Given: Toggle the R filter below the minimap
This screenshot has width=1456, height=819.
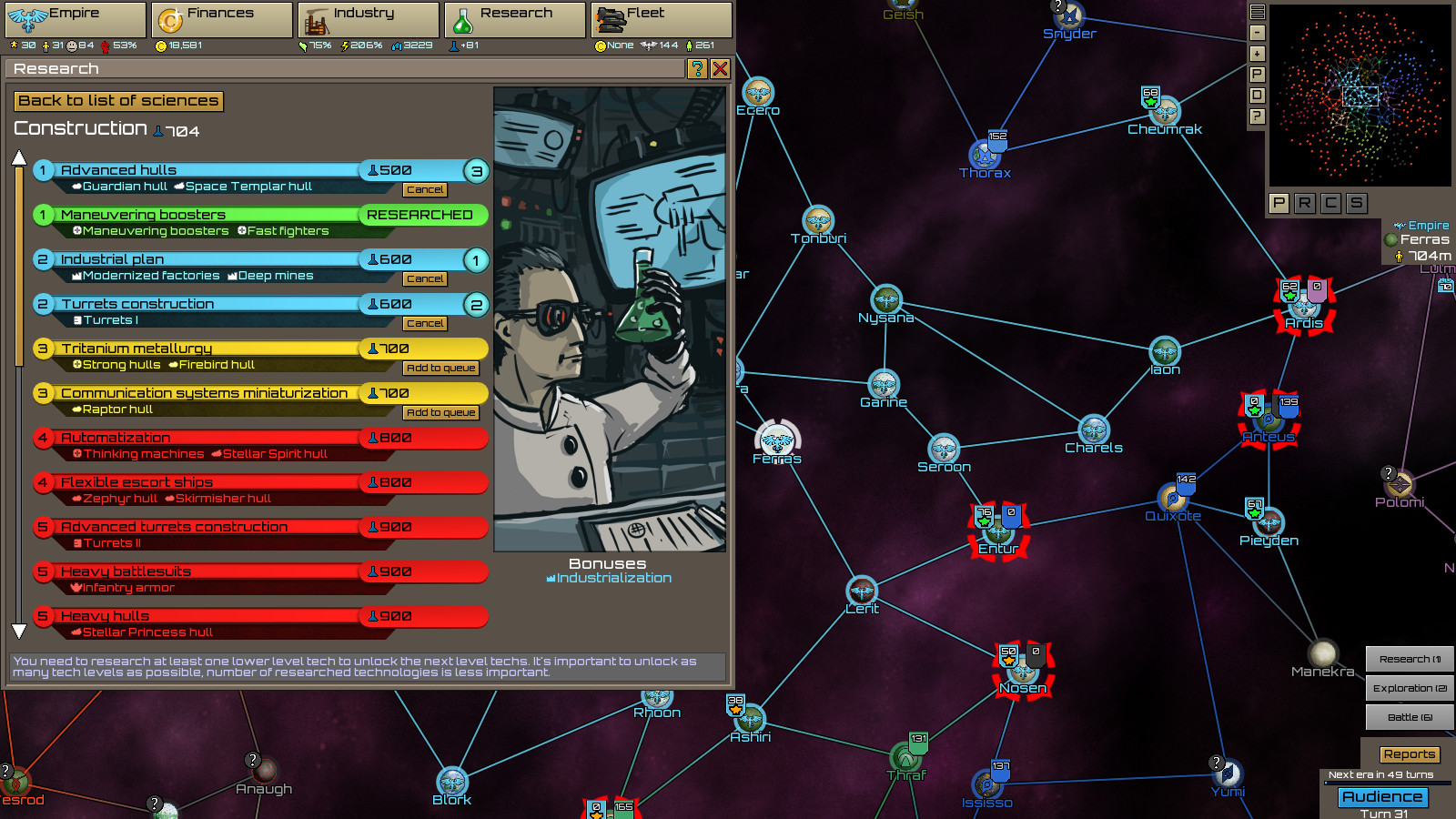Looking at the screenshot, I should (1303, 202).
